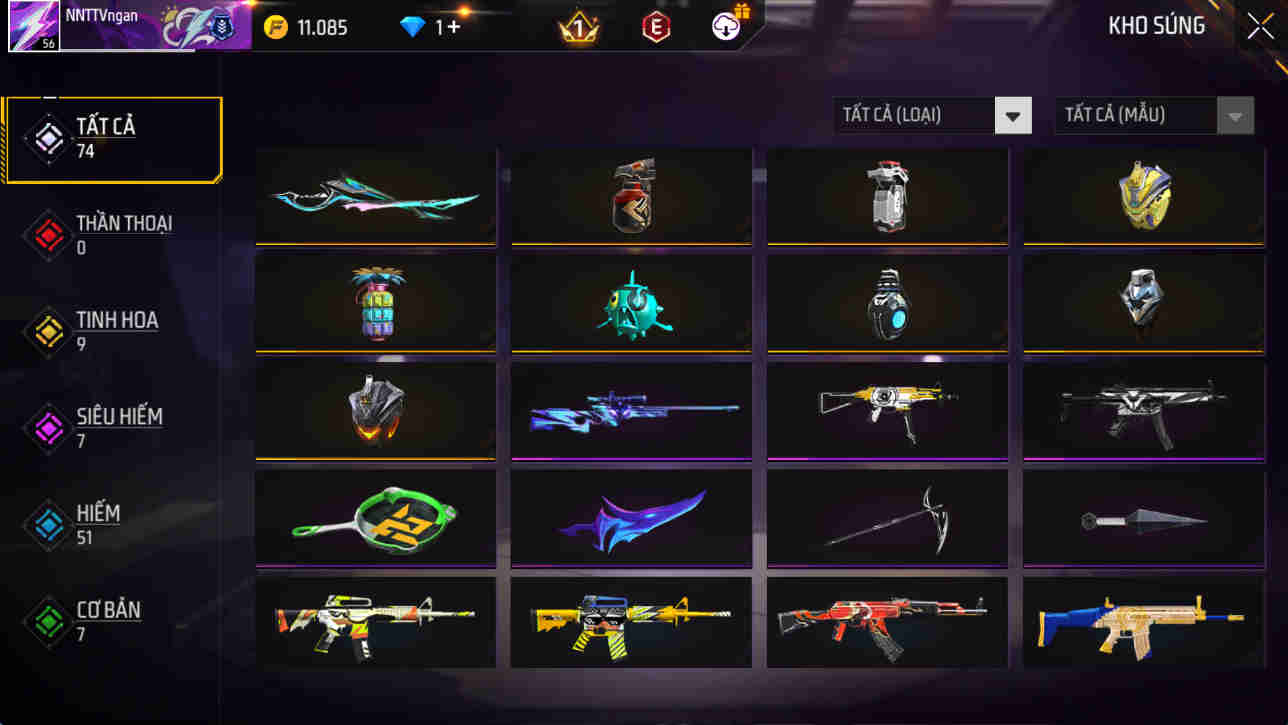Select the red AK rifle skin

(887, 622)
